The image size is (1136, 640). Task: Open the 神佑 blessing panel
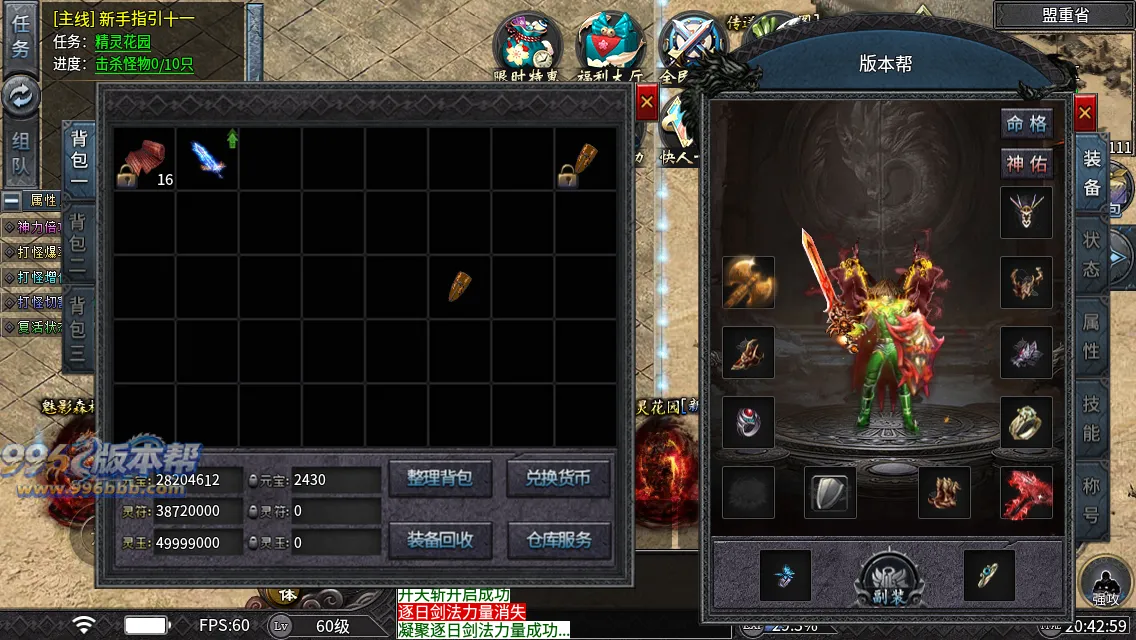pos(1027,163)
